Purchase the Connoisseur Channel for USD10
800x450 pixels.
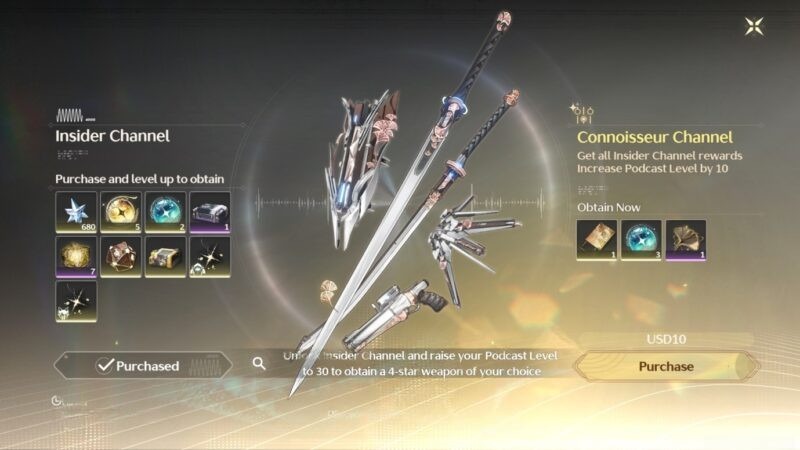tap(666, 366)
